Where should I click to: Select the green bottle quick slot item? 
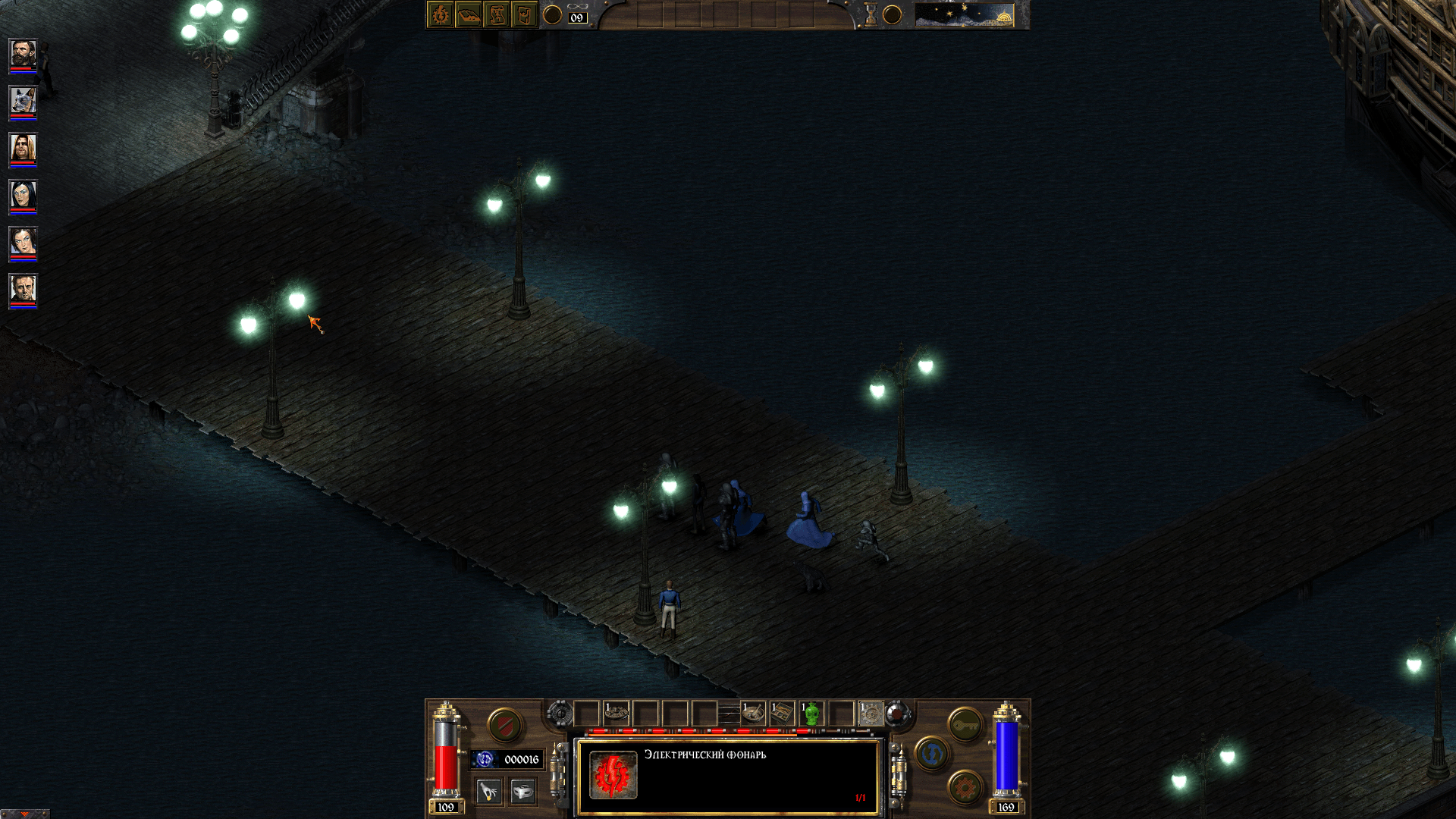(x=810, y=712)
